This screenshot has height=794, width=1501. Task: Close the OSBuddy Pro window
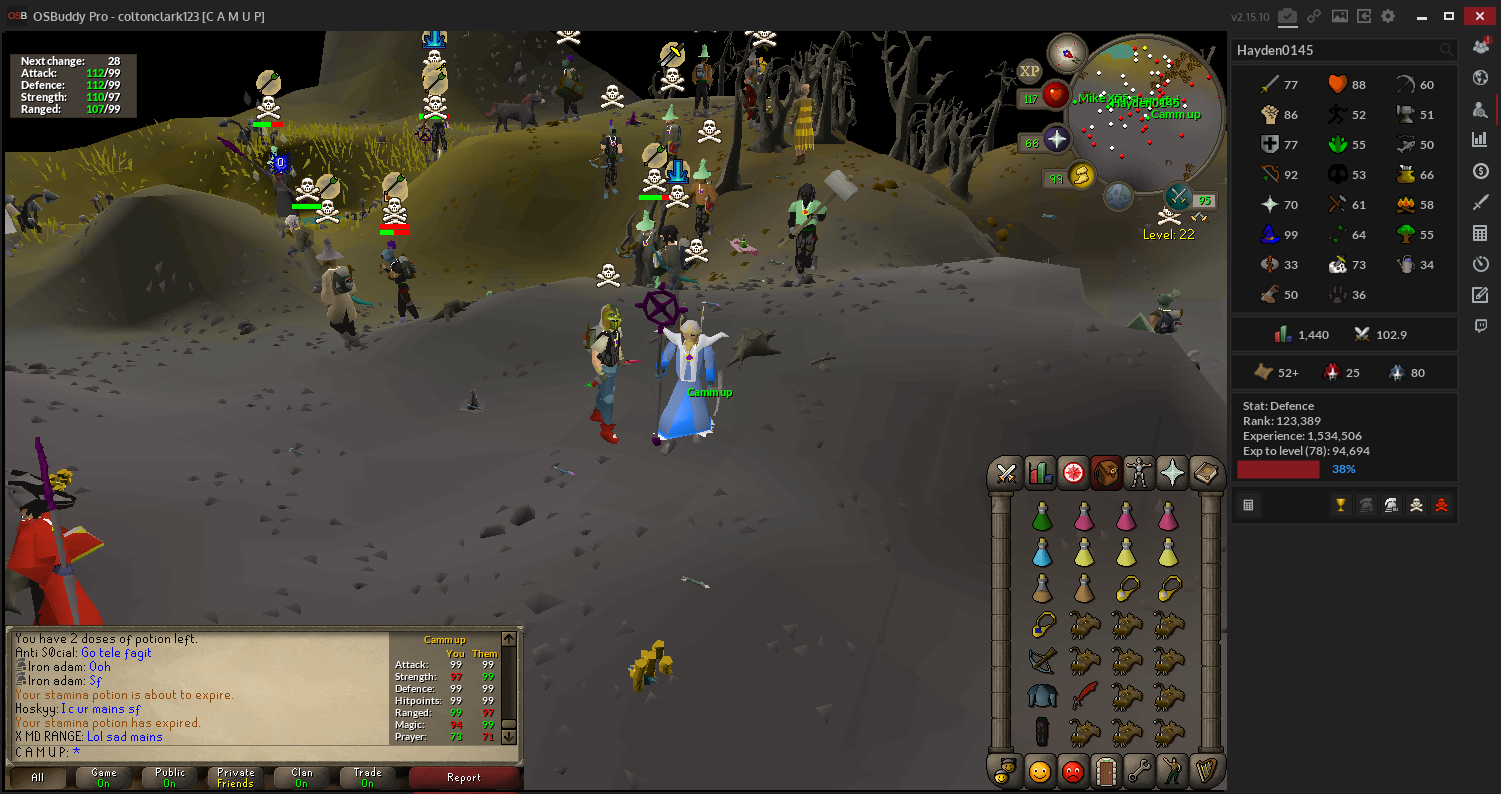tap(1477, 16)
